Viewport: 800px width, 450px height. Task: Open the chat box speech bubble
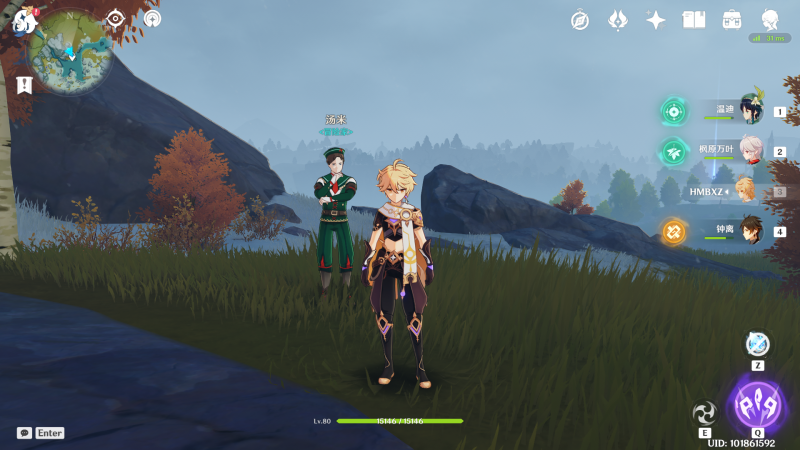tap(24, 433)
